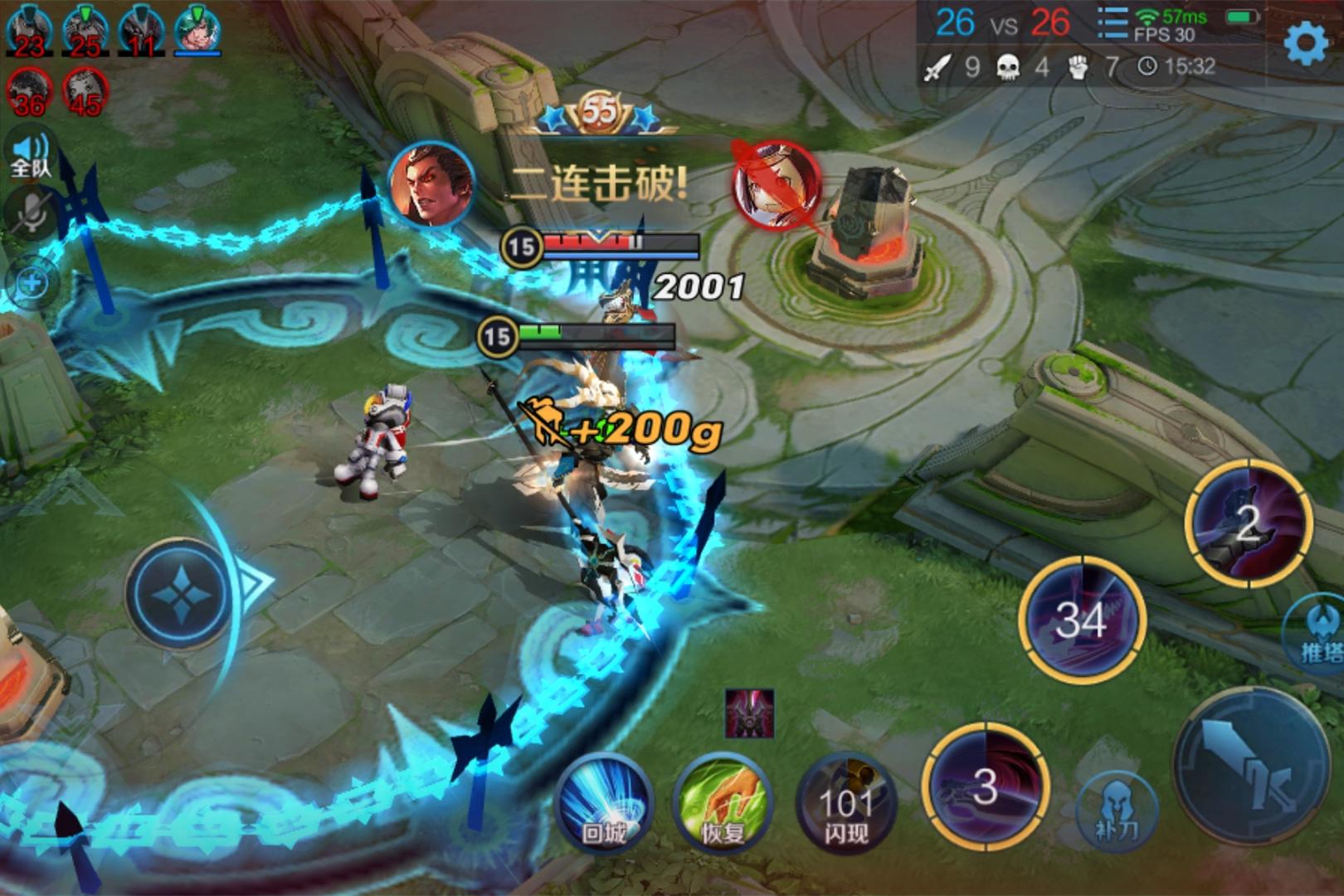Screen dimensions: 1344x896
Task: Select the skill showing 34 cooldown
Action: tap(1082, 619)
